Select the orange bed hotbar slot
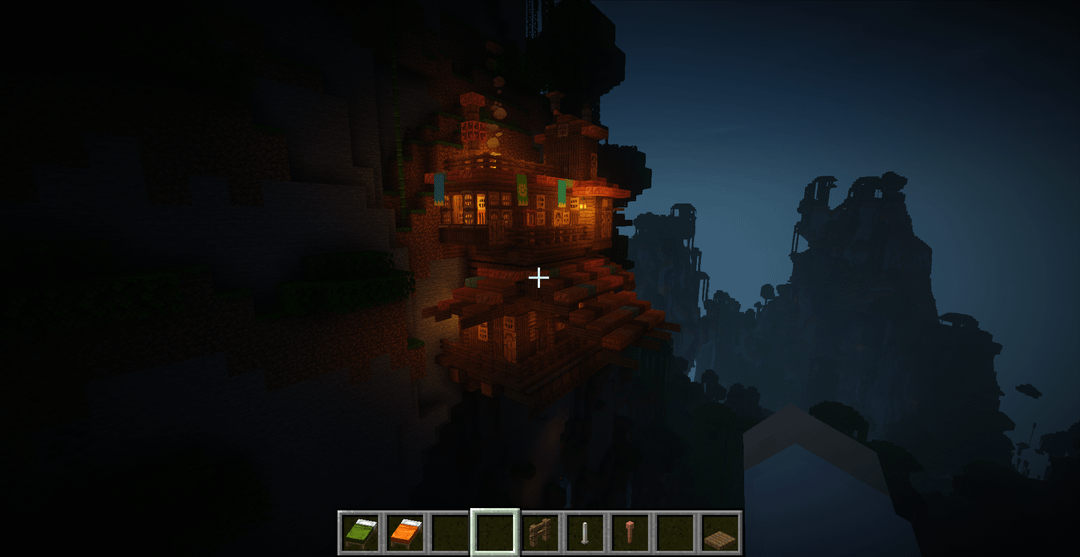Image resolution: width=1080 pixels, height=557 pixels. coord(405,532)
